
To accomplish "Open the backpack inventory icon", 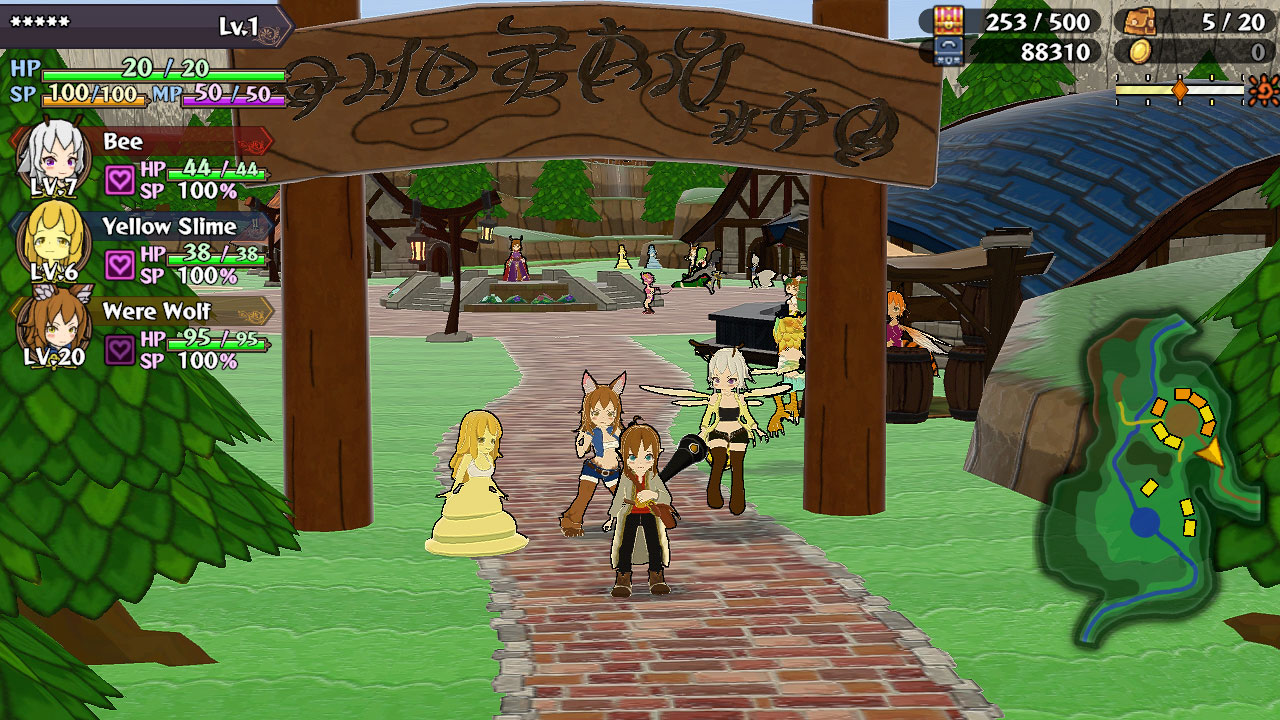I will tap(1139, 21).
